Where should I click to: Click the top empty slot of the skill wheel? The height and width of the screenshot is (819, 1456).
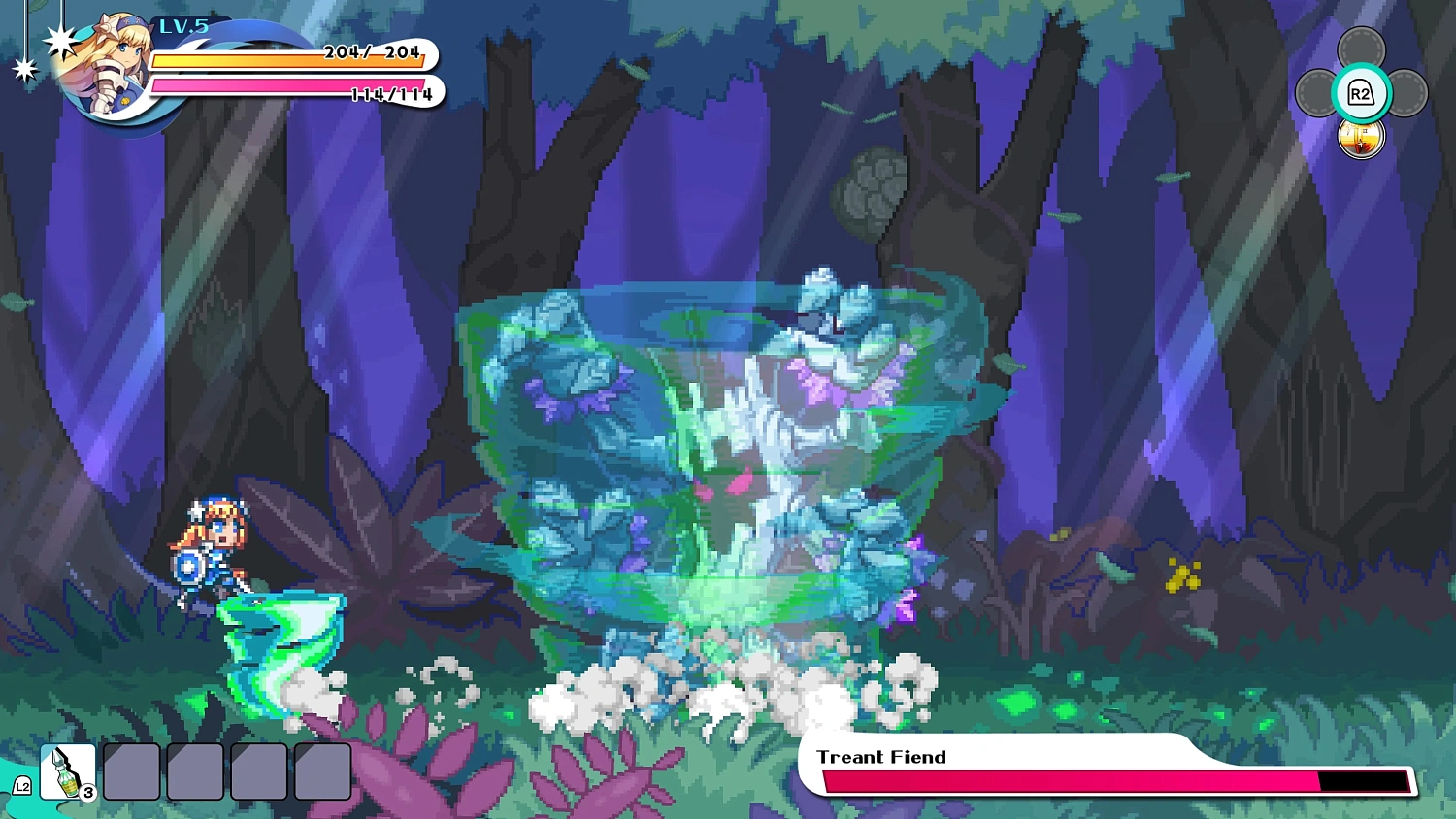click(x=1361, y=44)
